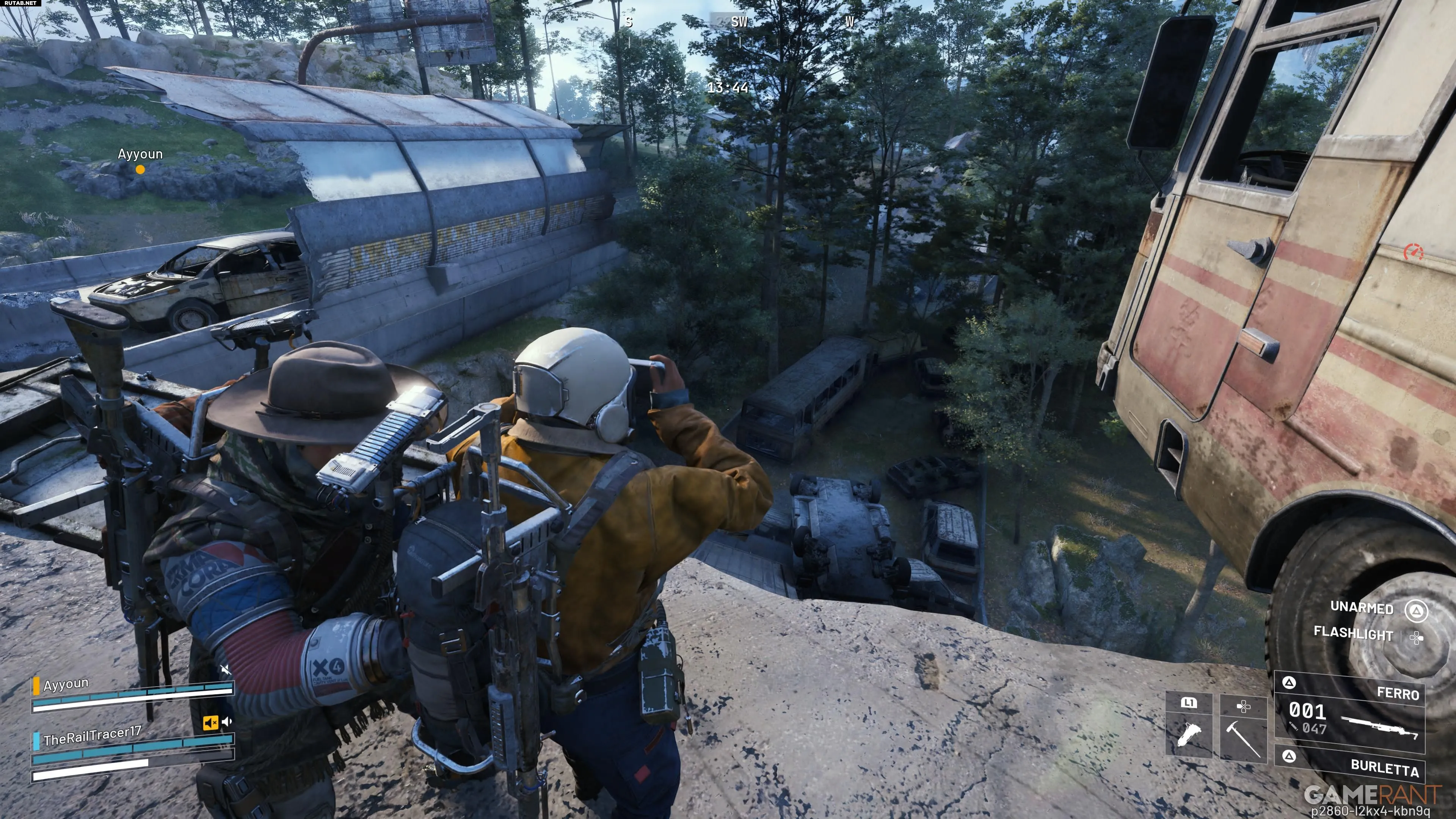The height and width of the screenshot is (819, 1456).
Task: Click the SW heading on the compass
Action: (x=739, y=22)
